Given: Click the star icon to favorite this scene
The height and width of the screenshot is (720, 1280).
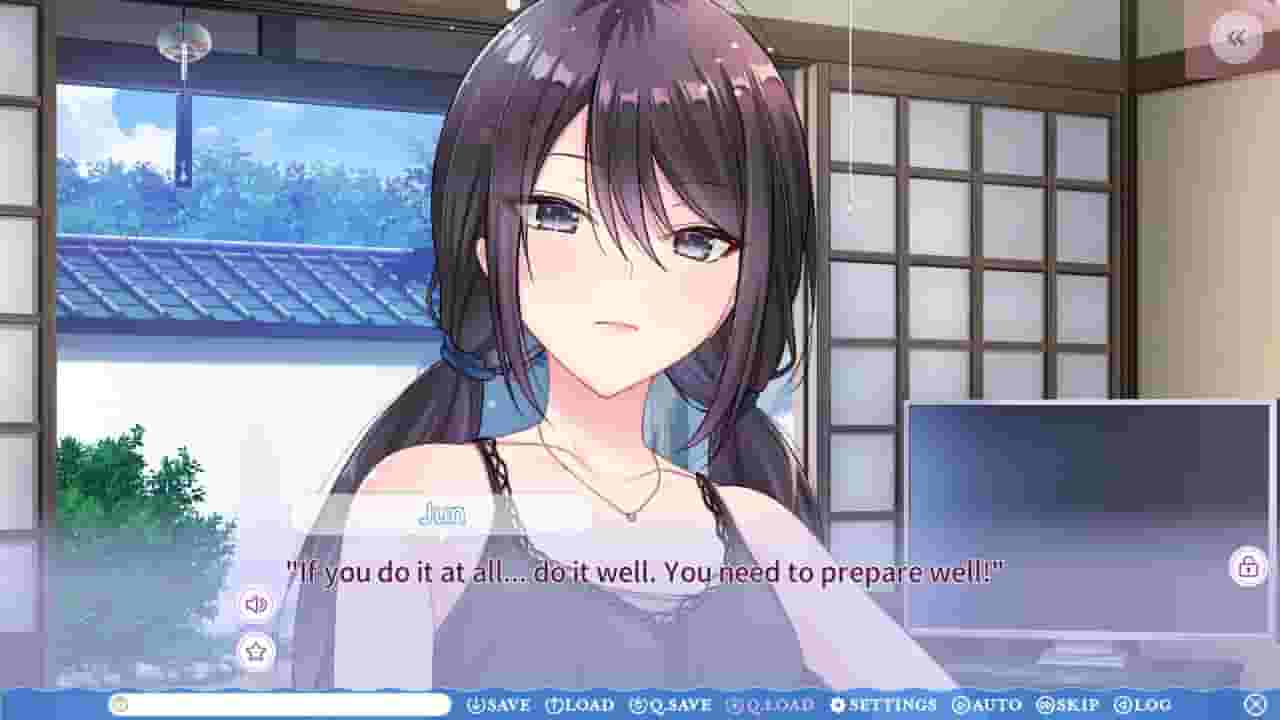Looking at the screenshot, I should click(257, 650).
